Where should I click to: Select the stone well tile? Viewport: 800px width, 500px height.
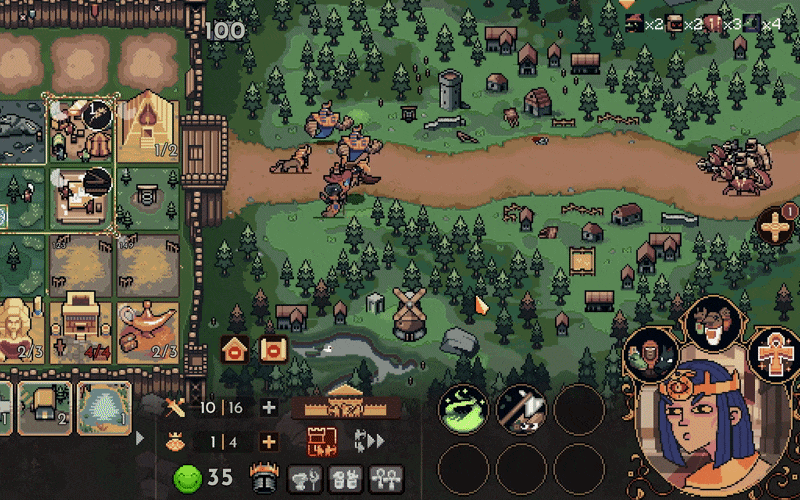pos(149,195)
